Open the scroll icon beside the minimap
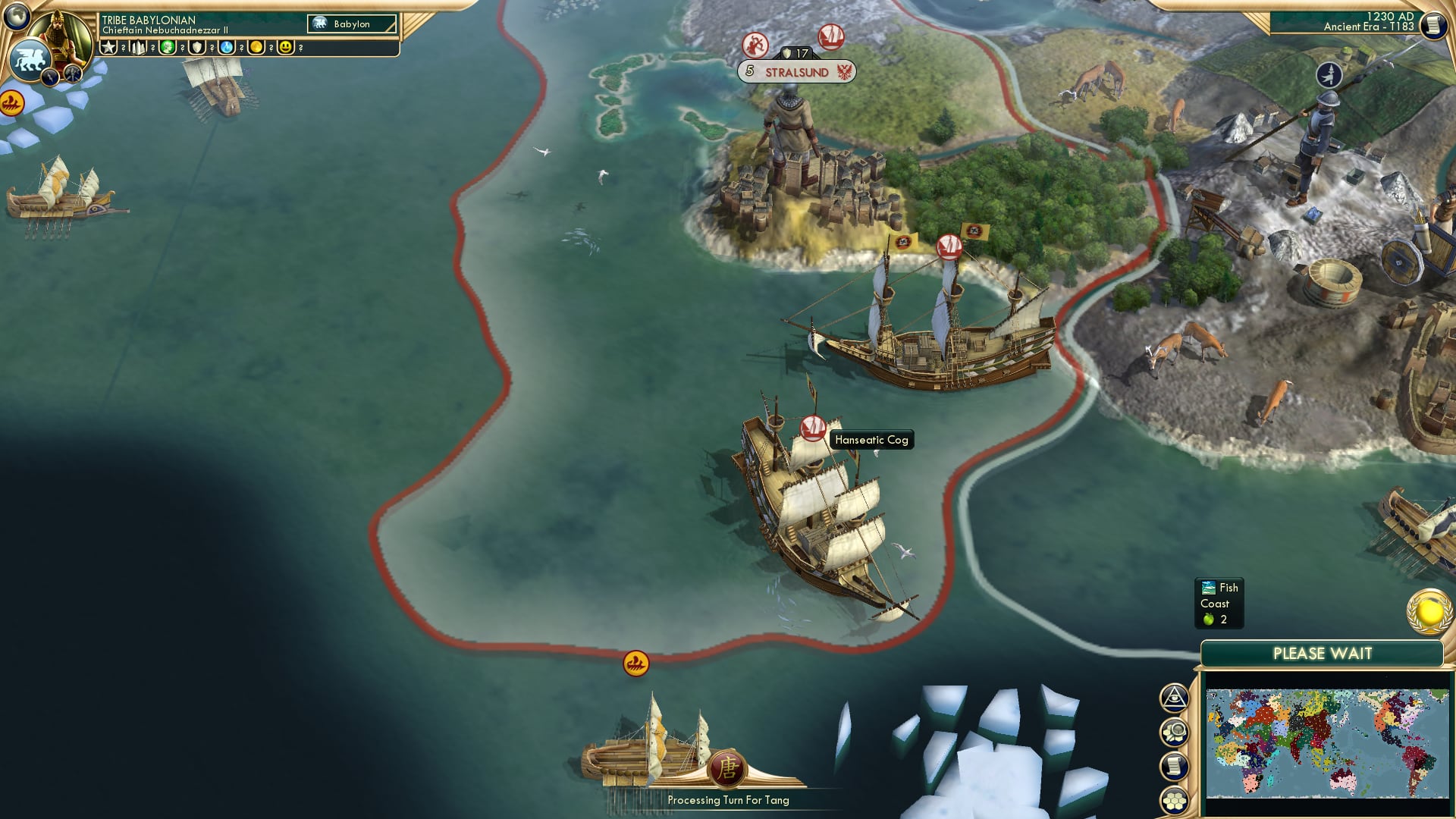This screenshot has width=1456, height=819. (x=1174, y=767)
